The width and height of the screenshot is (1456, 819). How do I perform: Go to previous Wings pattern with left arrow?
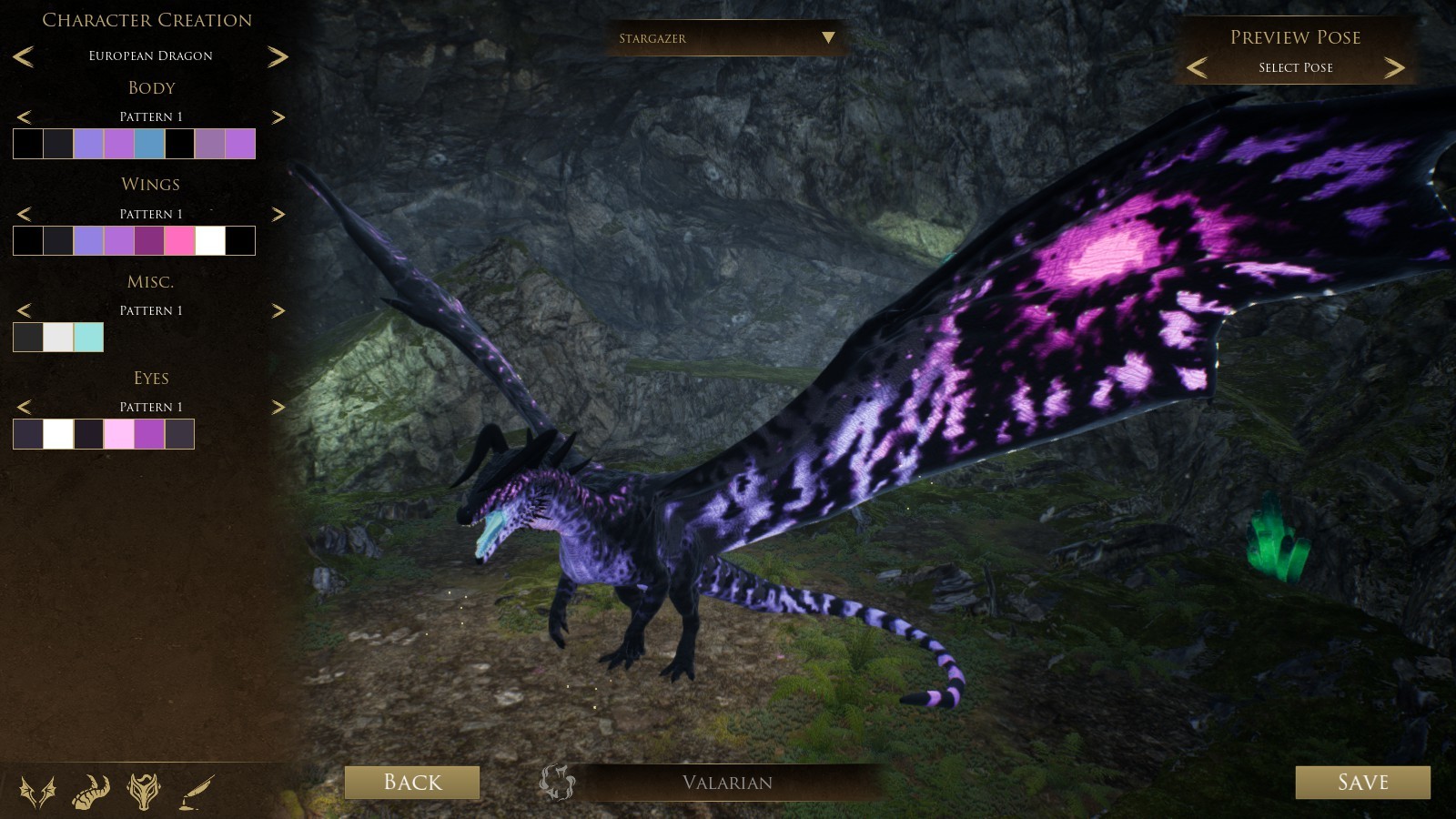click(x=24, y=214)
